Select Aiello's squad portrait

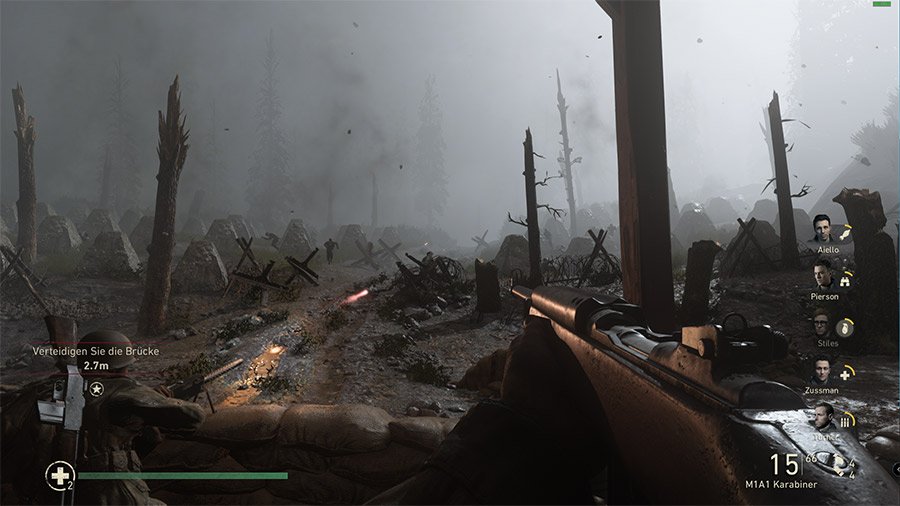pos(822,229)
